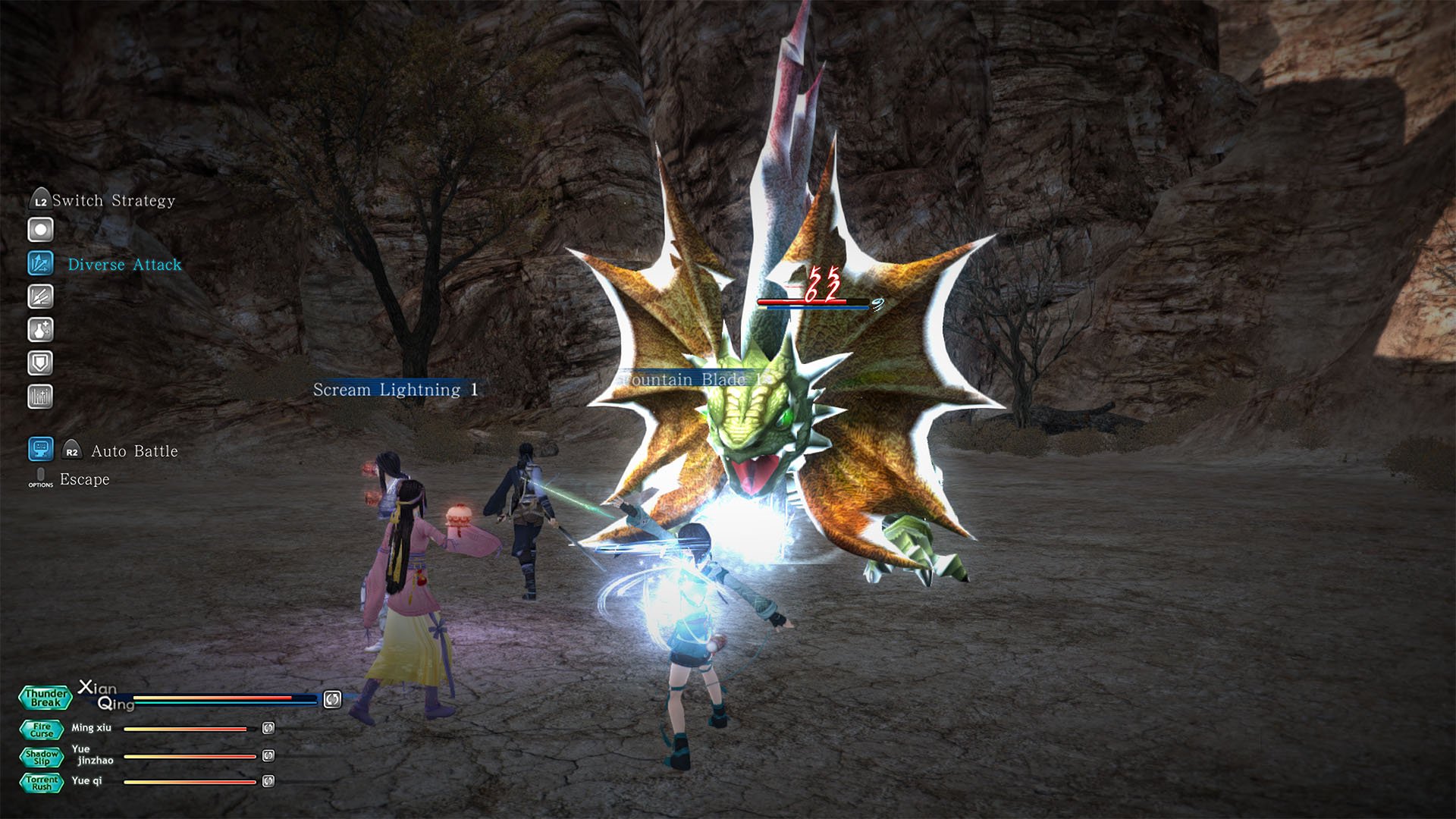
Task: Open Yue jinzhao's skill rotation selector
Action: tap(267, 755)
